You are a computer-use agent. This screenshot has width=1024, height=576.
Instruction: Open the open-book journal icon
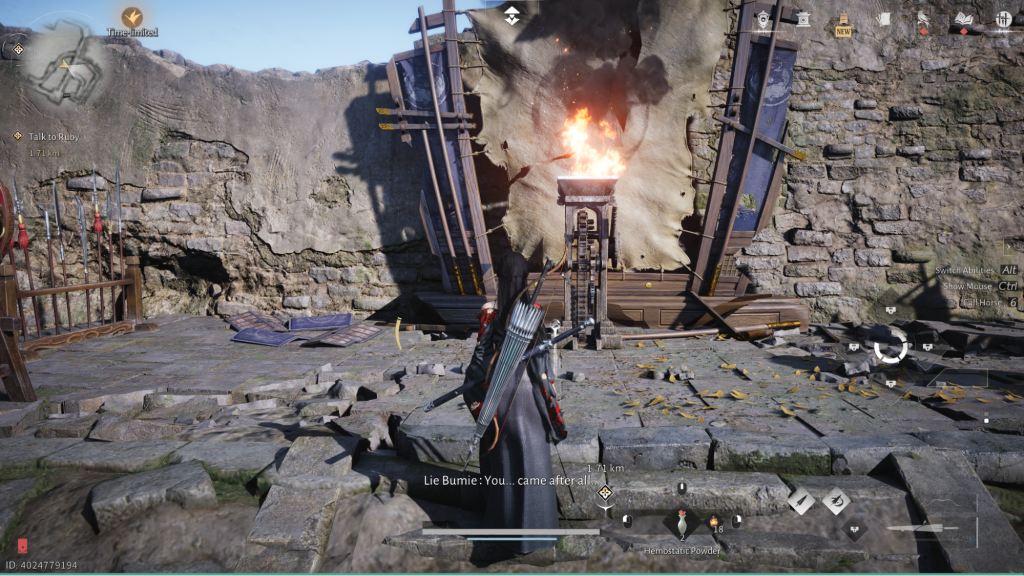click(963, 18)
